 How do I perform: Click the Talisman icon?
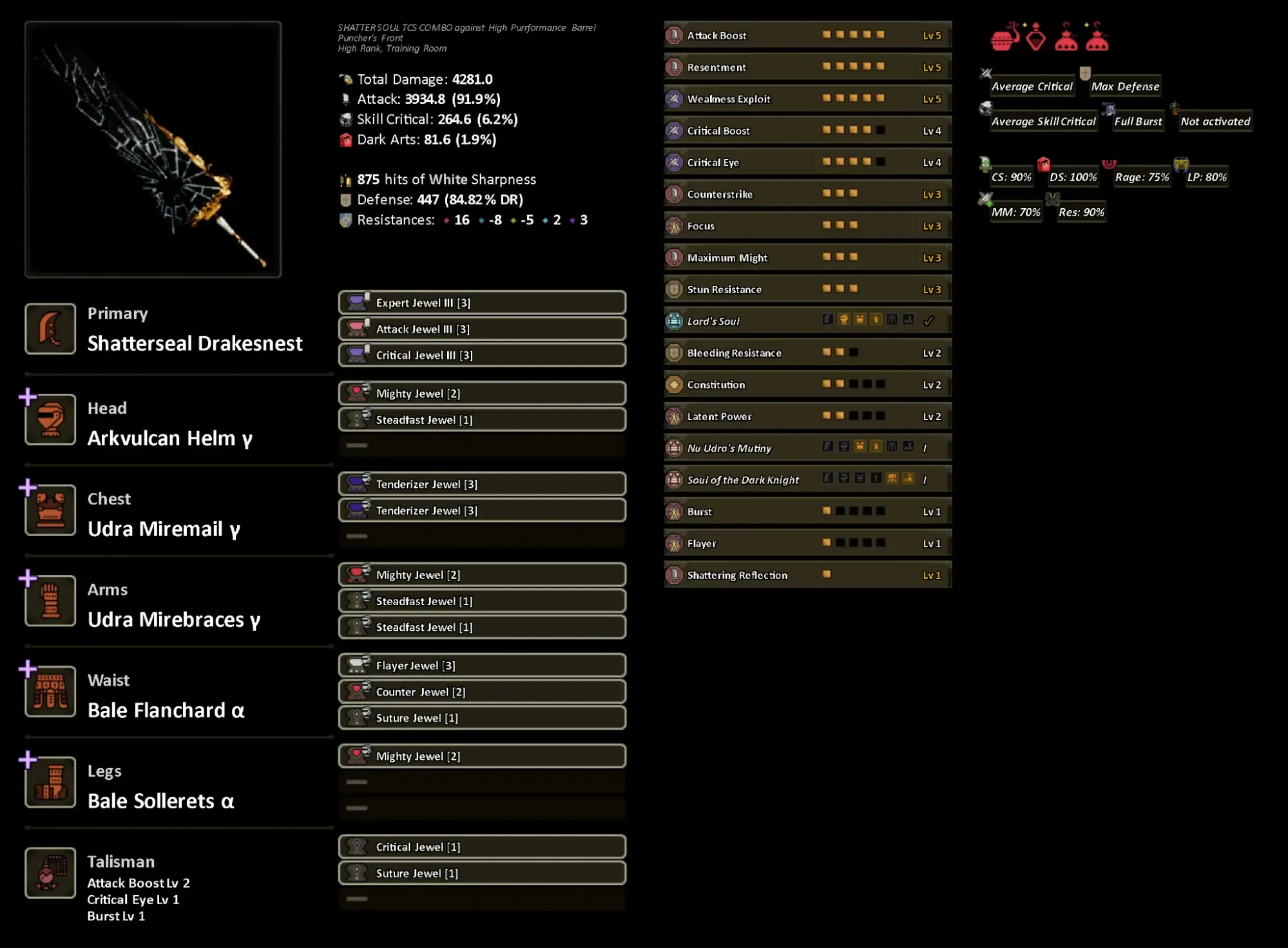50,873
